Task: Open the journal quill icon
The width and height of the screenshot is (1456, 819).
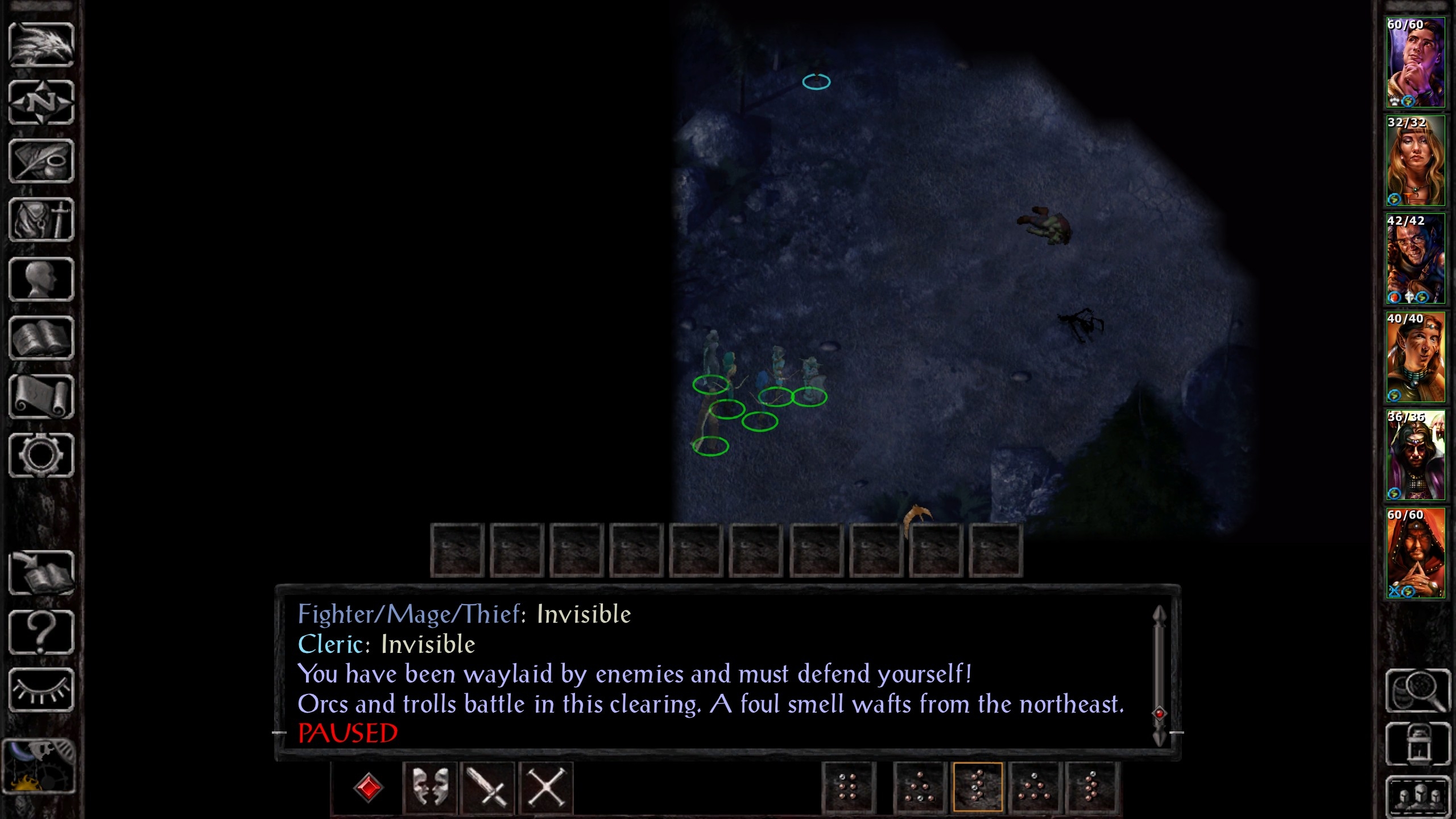Action: [x=42, y=162]
